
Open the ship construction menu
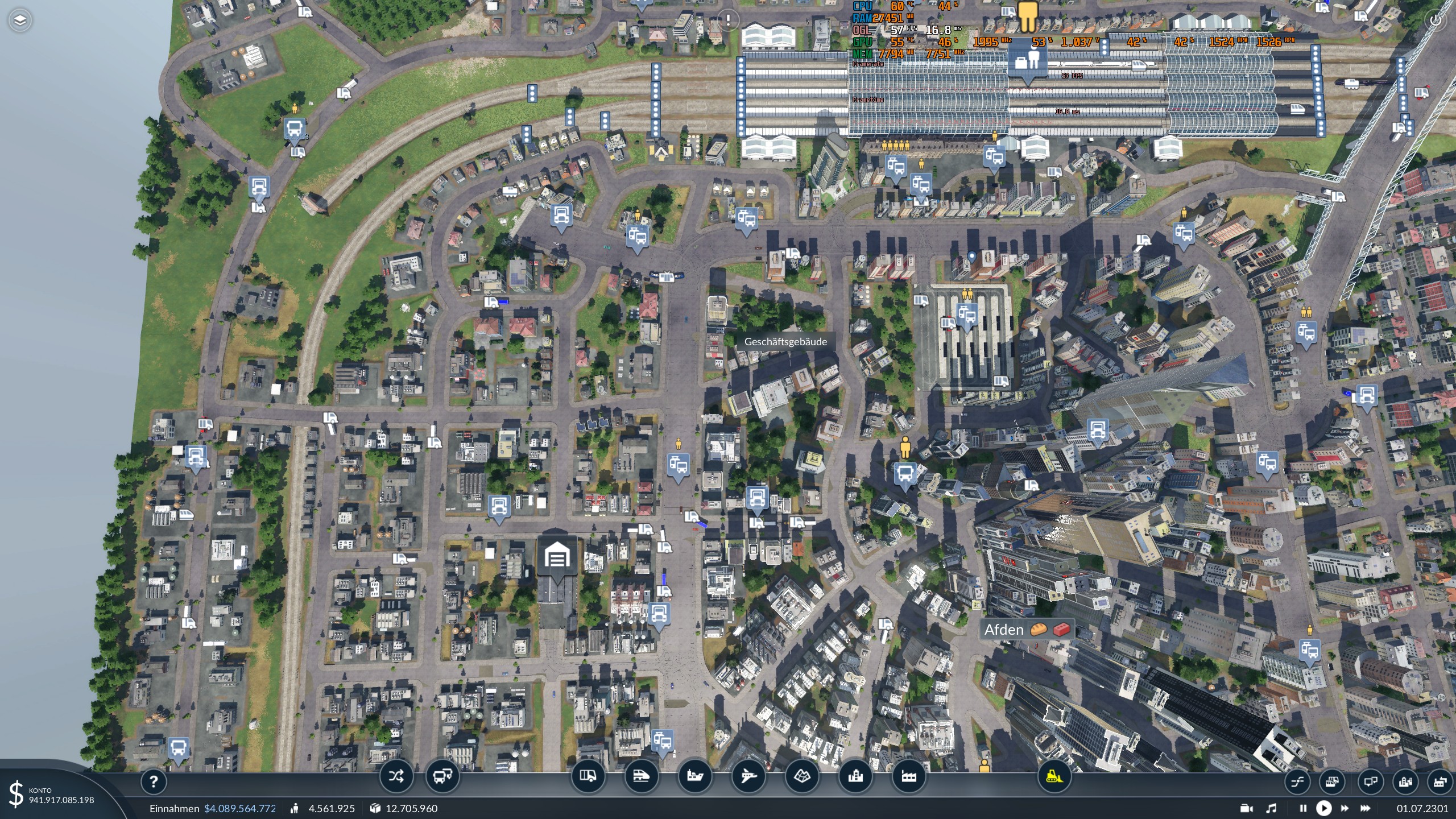pos(694,775)
